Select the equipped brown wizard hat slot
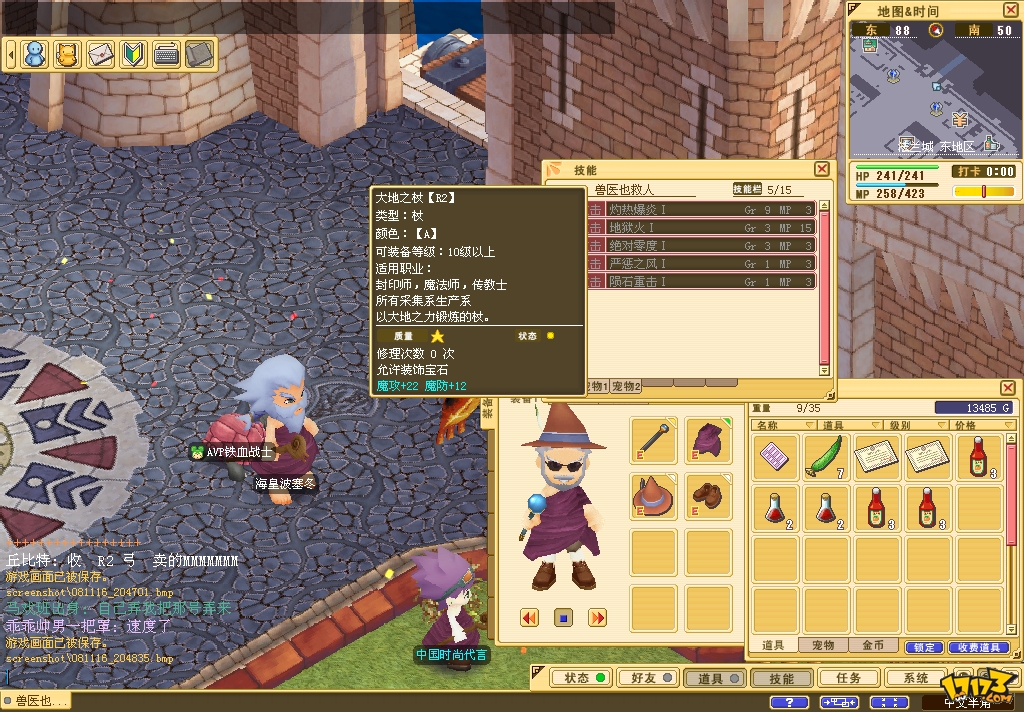The image size is (1024, 712). click(654, 496)
